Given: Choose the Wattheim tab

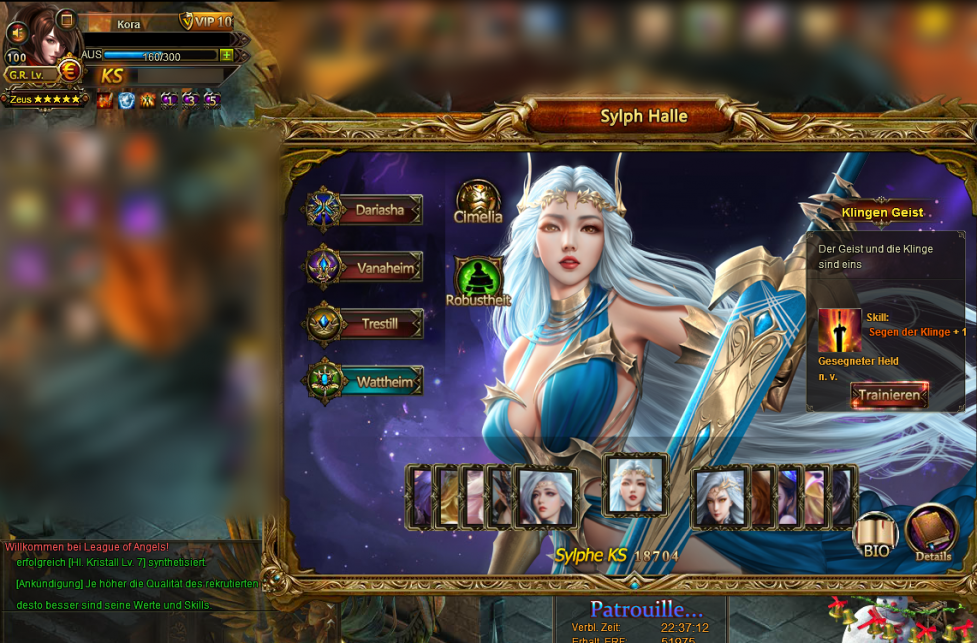Looking at the screenshot, I should pyautogui.click(x=365, y=381).
